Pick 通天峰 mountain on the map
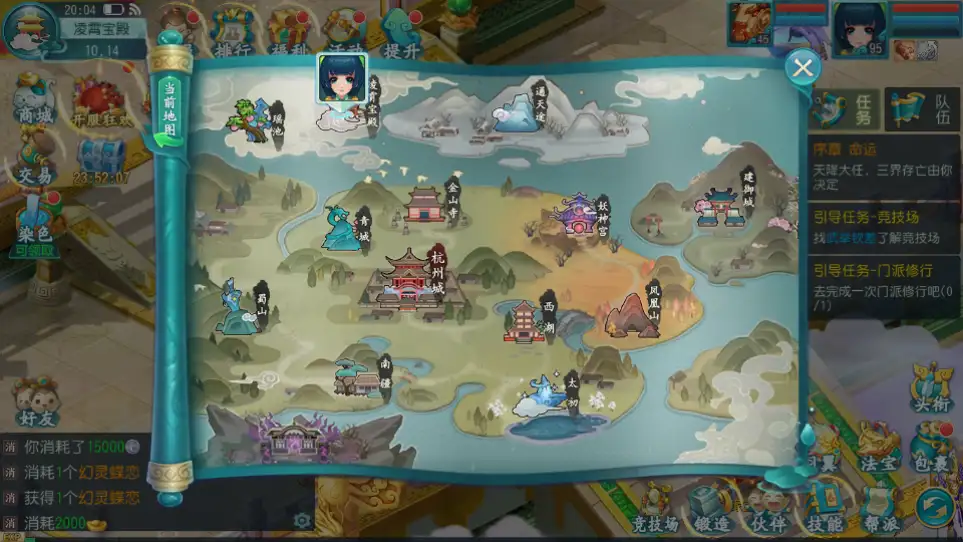This screenshot has width=963, height=542. pos(515,112)
